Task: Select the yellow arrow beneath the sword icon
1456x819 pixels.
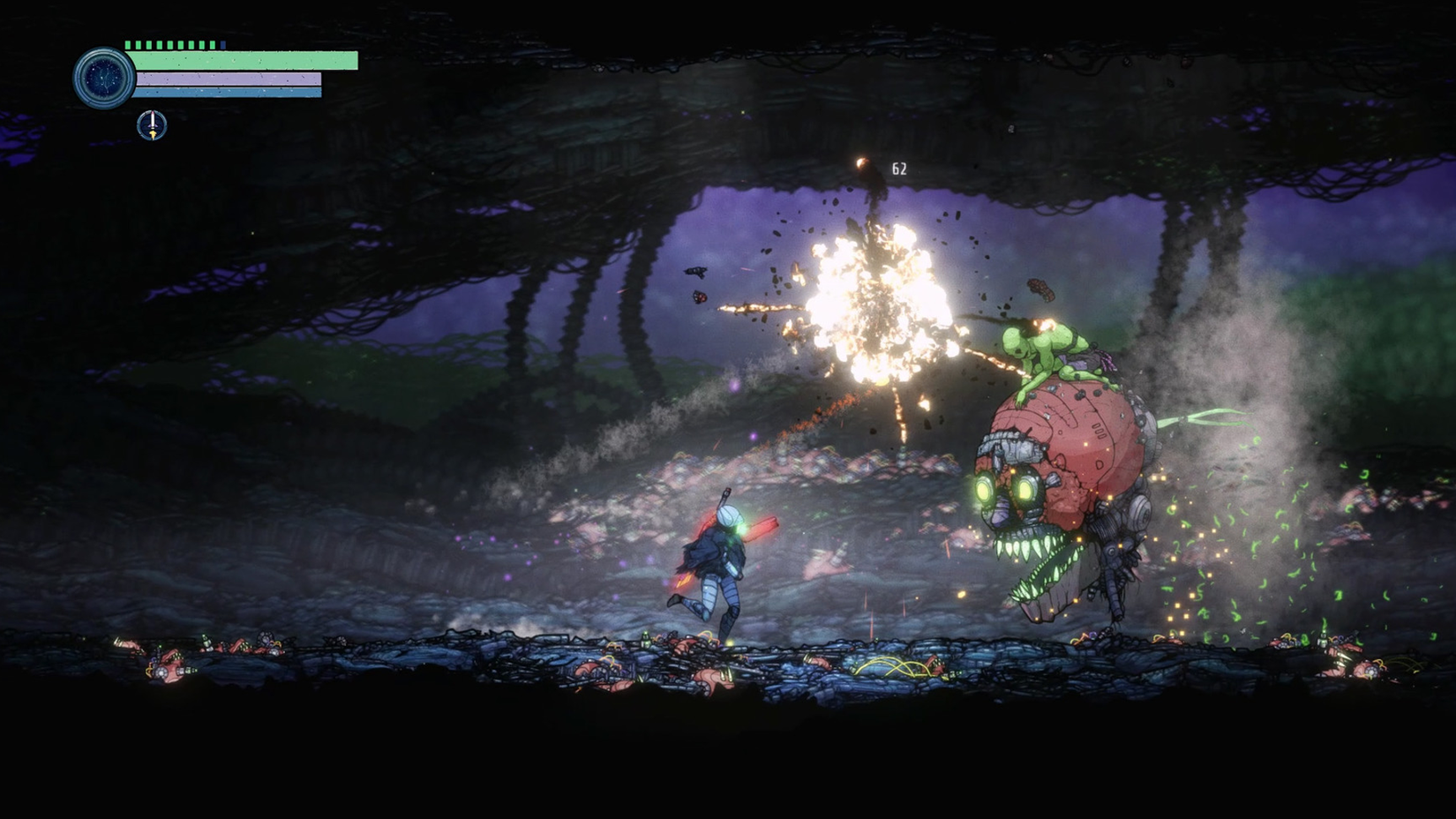Action: [153, 132]
